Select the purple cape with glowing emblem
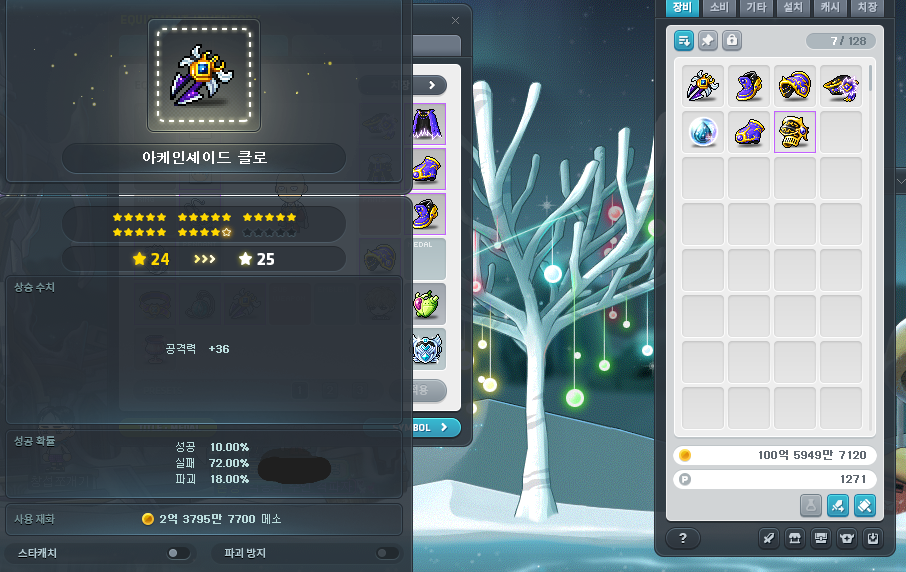Image resolution: width=906 pixels, height=572 pixels. 841,85
